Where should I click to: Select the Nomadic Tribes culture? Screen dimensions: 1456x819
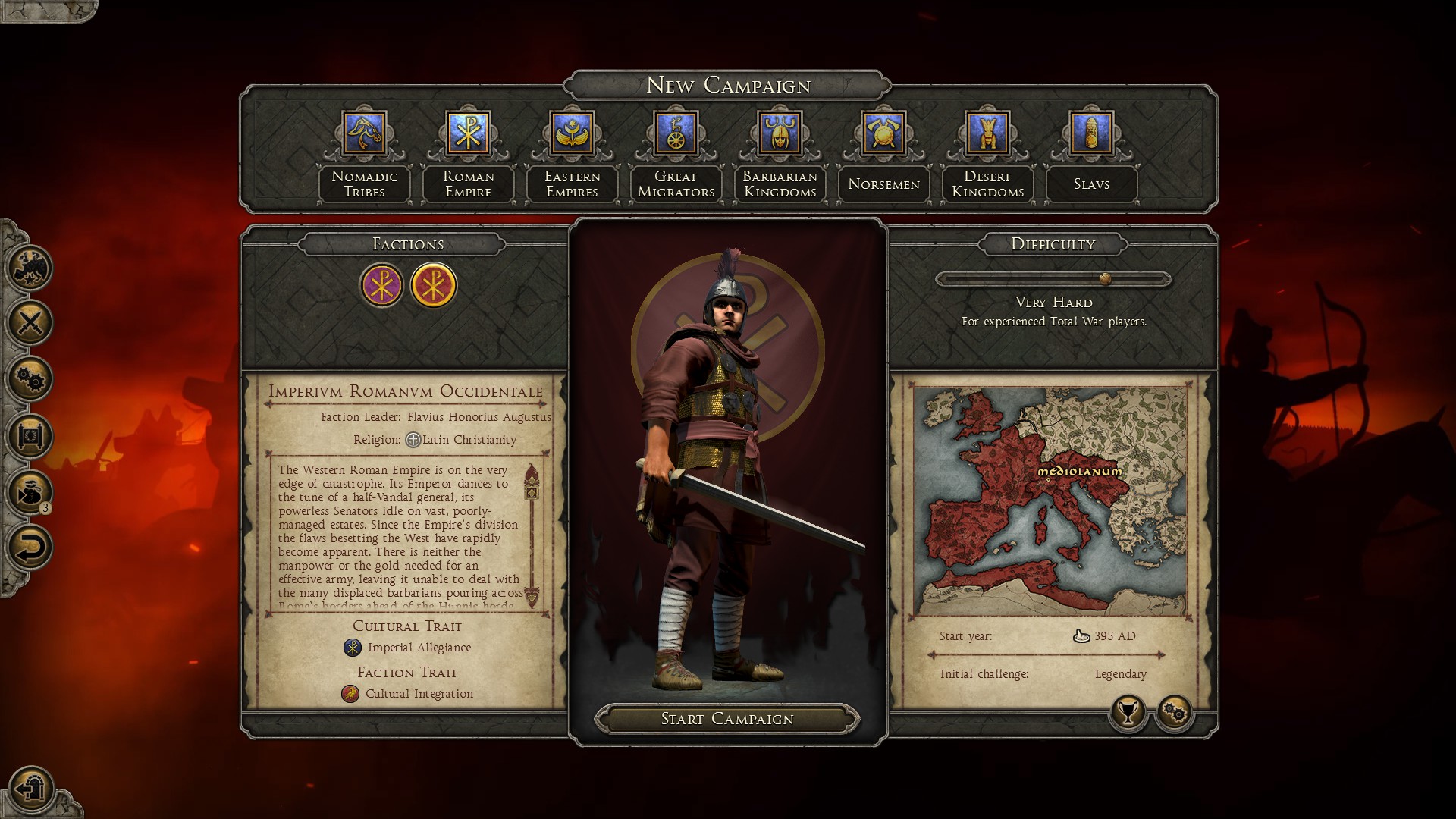click(365, 133)
